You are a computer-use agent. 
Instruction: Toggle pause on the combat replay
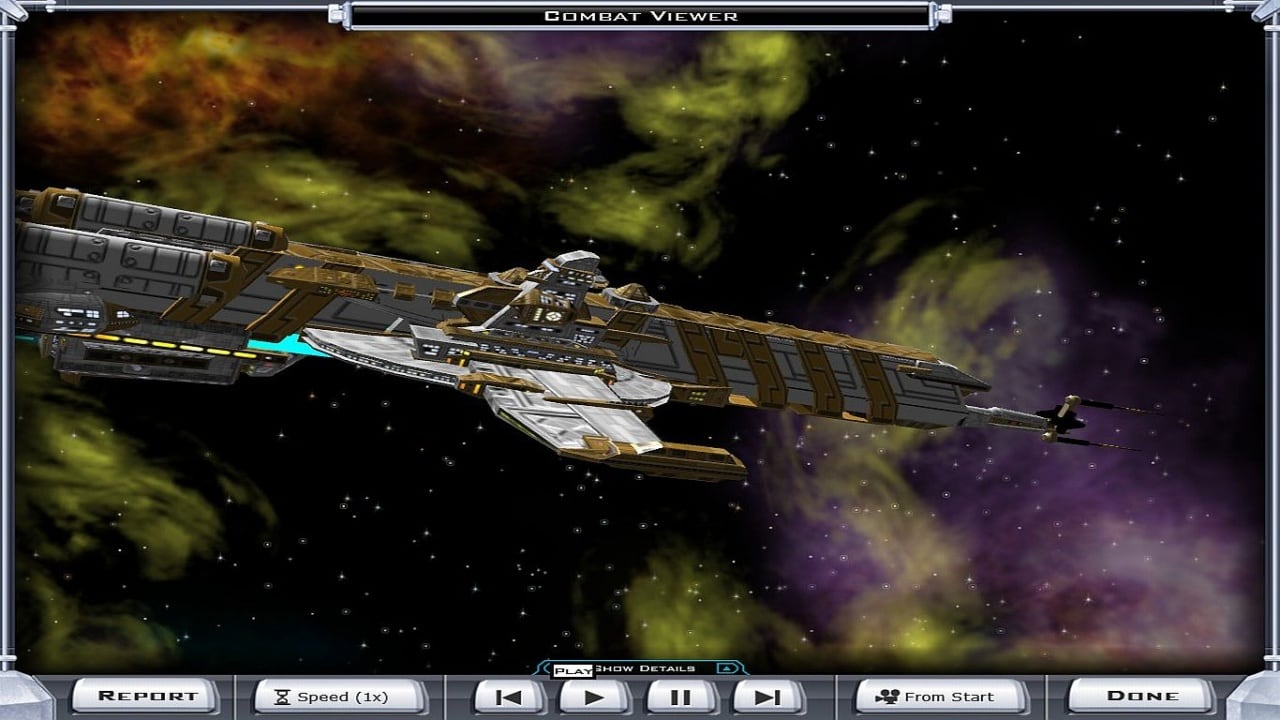[x=682, y=698]
